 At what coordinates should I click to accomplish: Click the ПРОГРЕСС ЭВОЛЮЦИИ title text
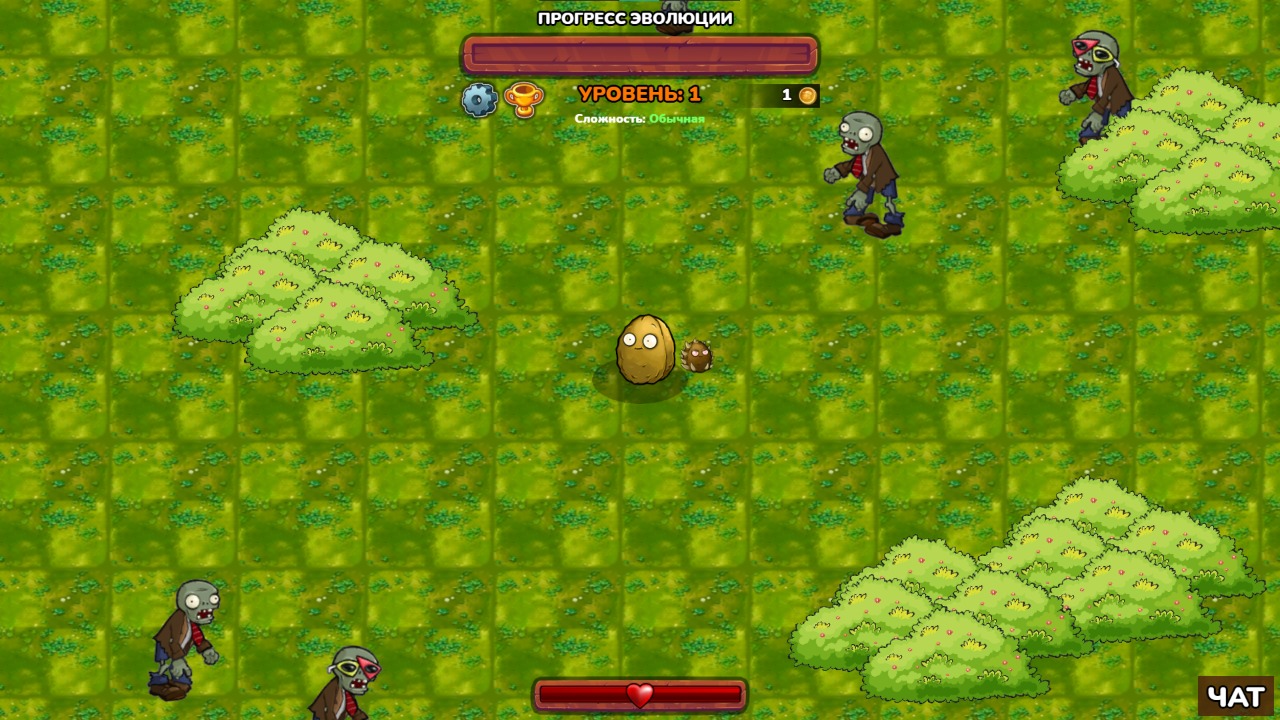click(634, 17)
